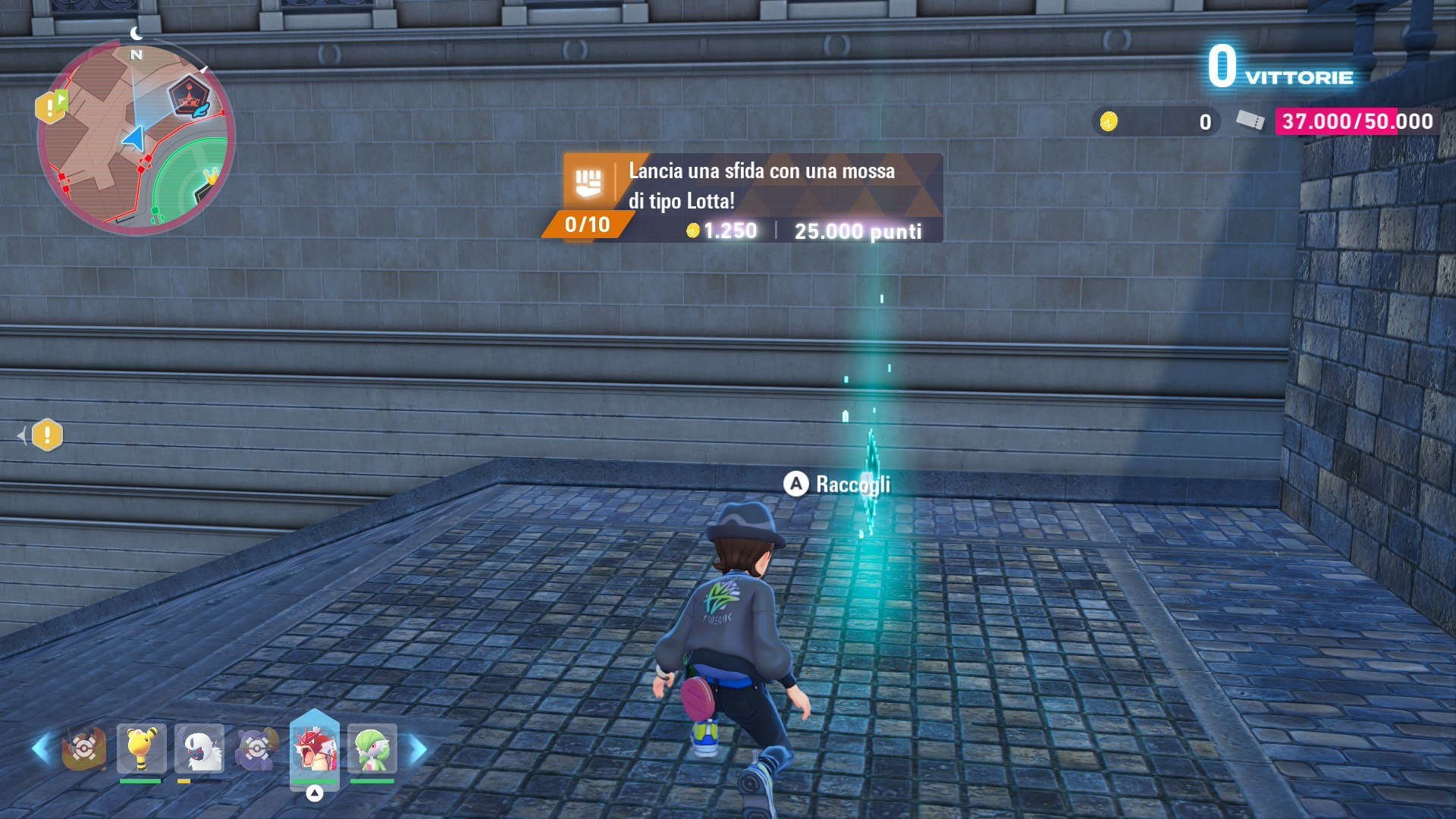Select the red Gyarados party slot
Viewport: 1456px width, 819px height.
pyautogui.click(x=314, y=749)
